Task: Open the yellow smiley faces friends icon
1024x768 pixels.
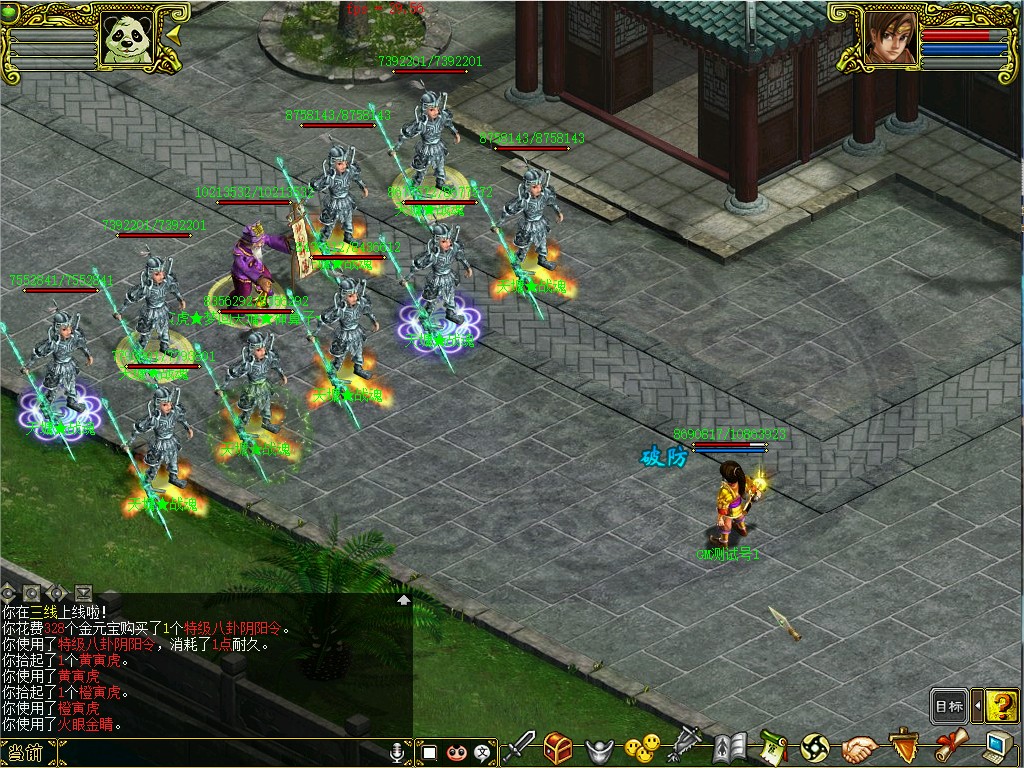Action: click(641, 747)
